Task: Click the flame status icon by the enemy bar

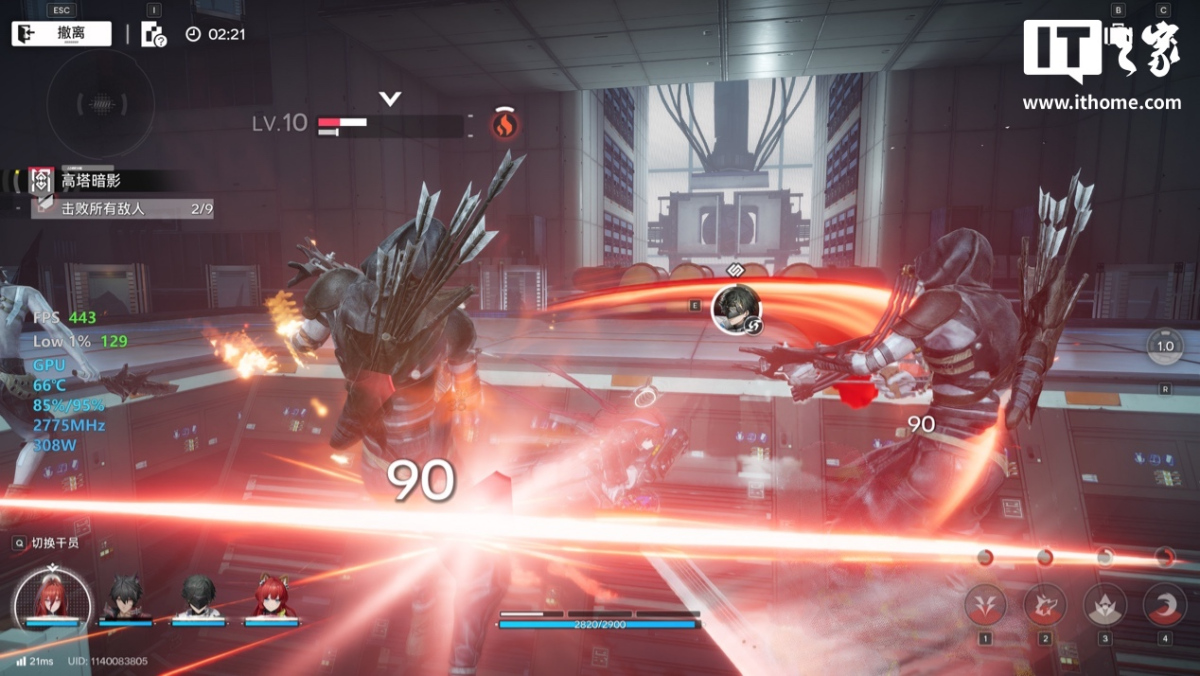Action: pos(504,125)
